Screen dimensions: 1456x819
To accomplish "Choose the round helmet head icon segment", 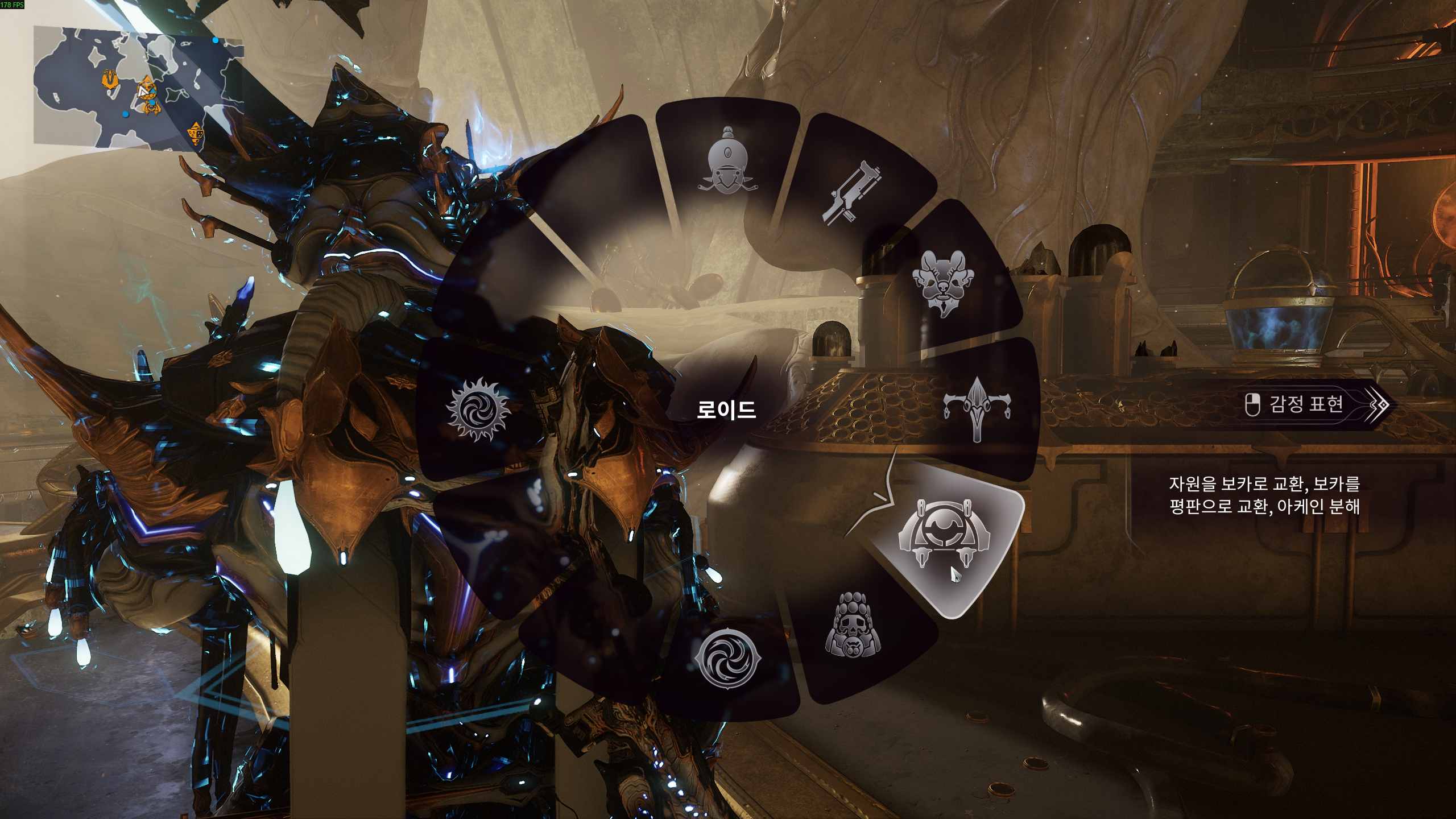I will (727, 161).
